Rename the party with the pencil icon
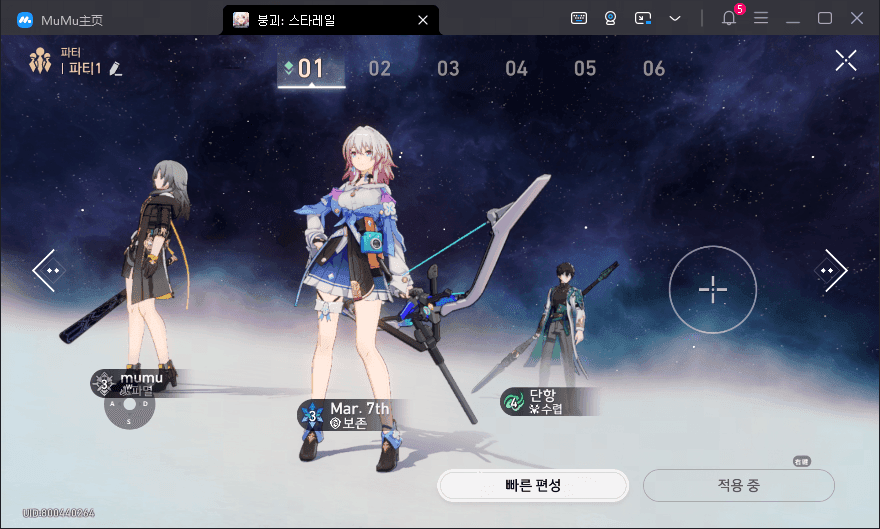This screenshot has width=880, height=529. [x=116, y=69]
